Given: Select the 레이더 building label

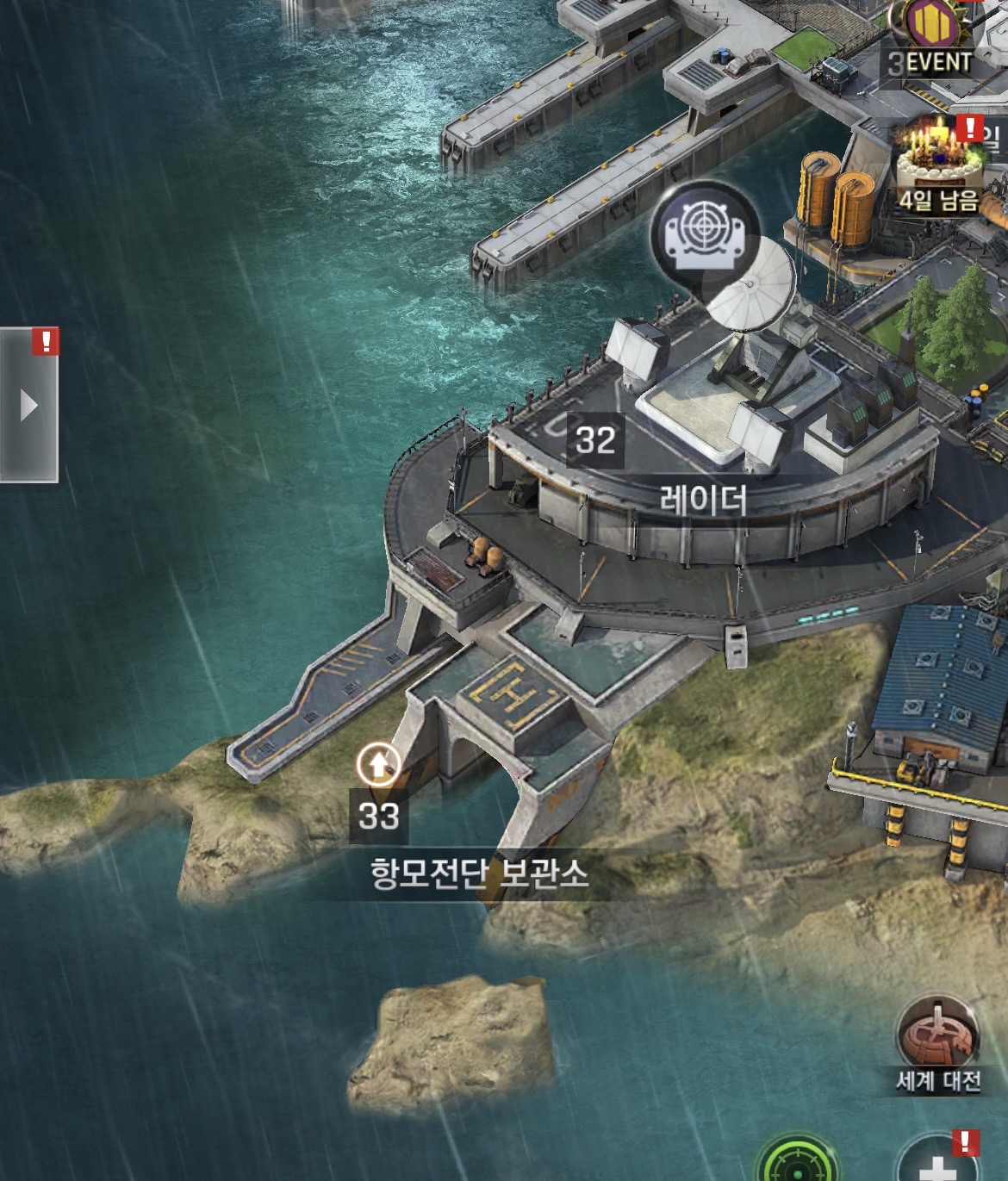Looking at the screenshot, I should pos(703,500).
